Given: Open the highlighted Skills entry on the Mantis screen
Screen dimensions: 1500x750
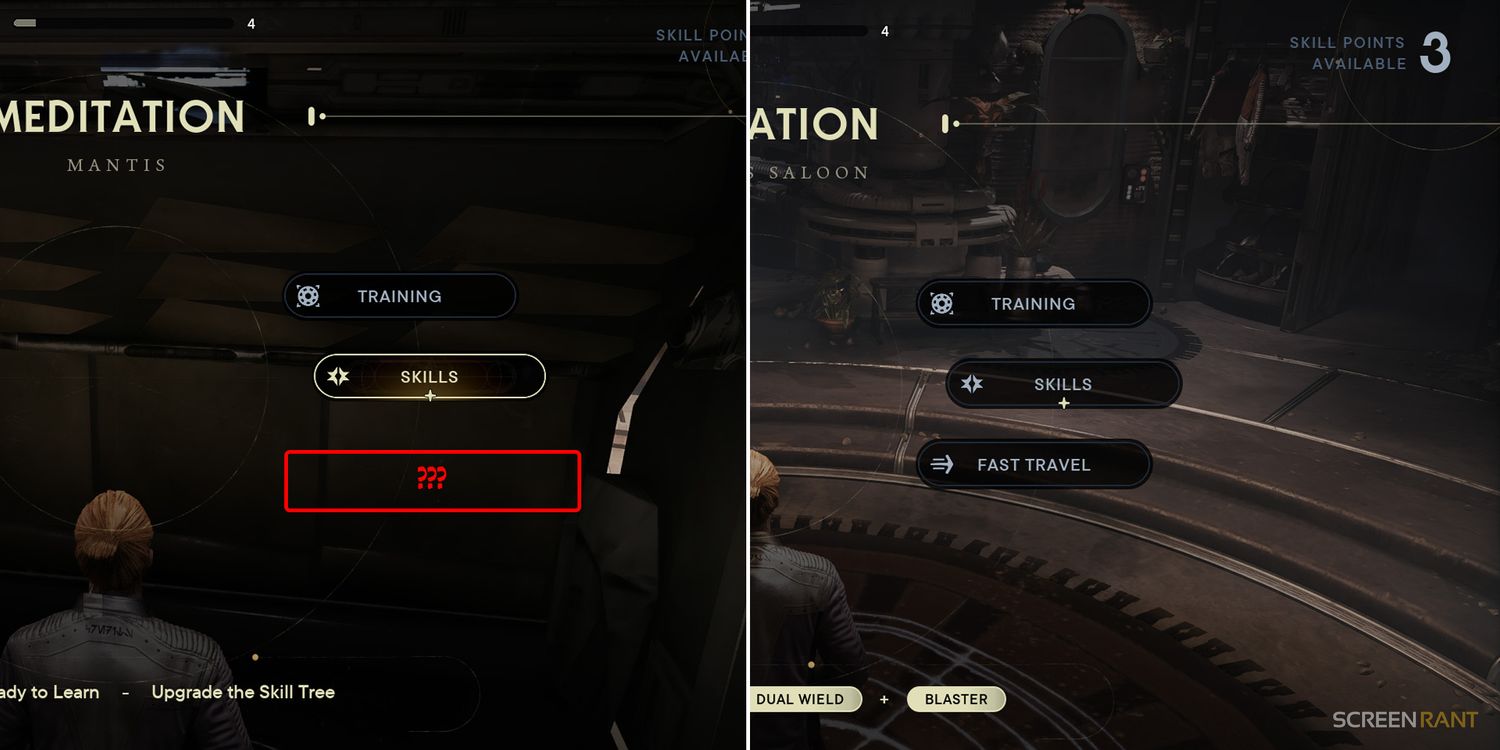Looking at the screenshot, I should coord(429,377).
